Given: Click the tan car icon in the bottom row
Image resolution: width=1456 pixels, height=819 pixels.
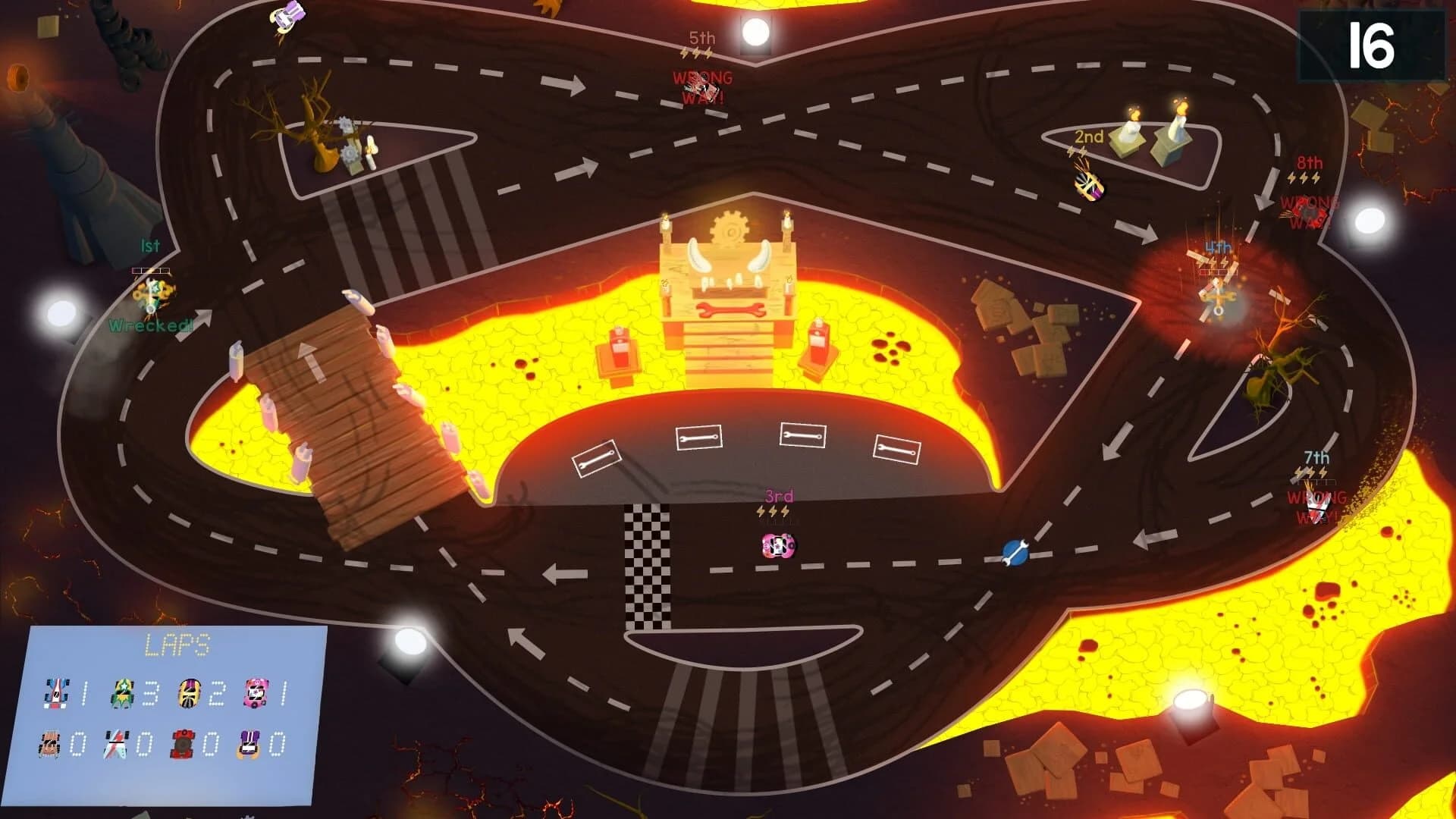Looking at the screenshot, I should (x=49, y=744).
